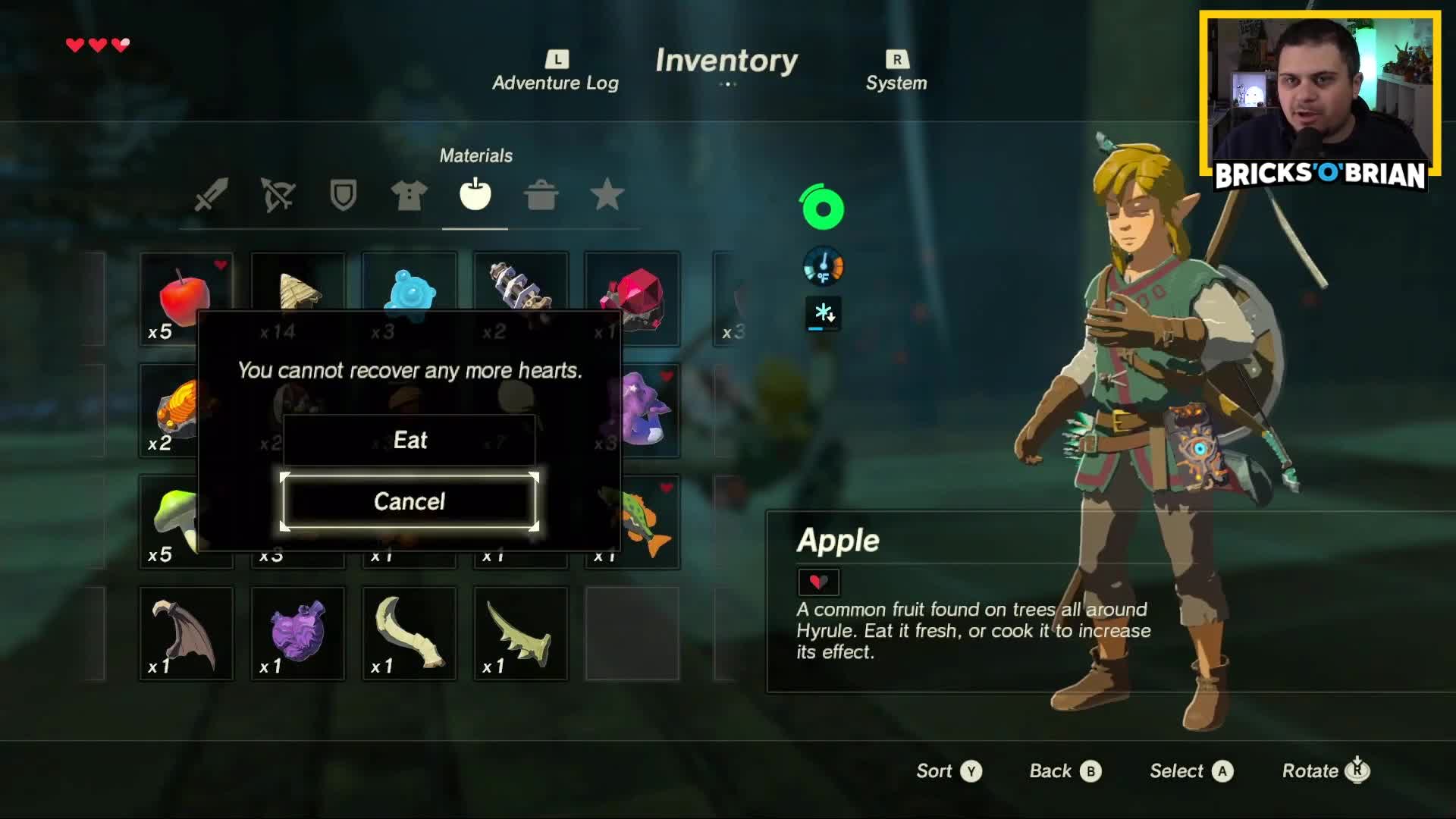Click Sort at the bottom bar
This screenshot has height=819, width=1456.
click(x=933, y=770)
